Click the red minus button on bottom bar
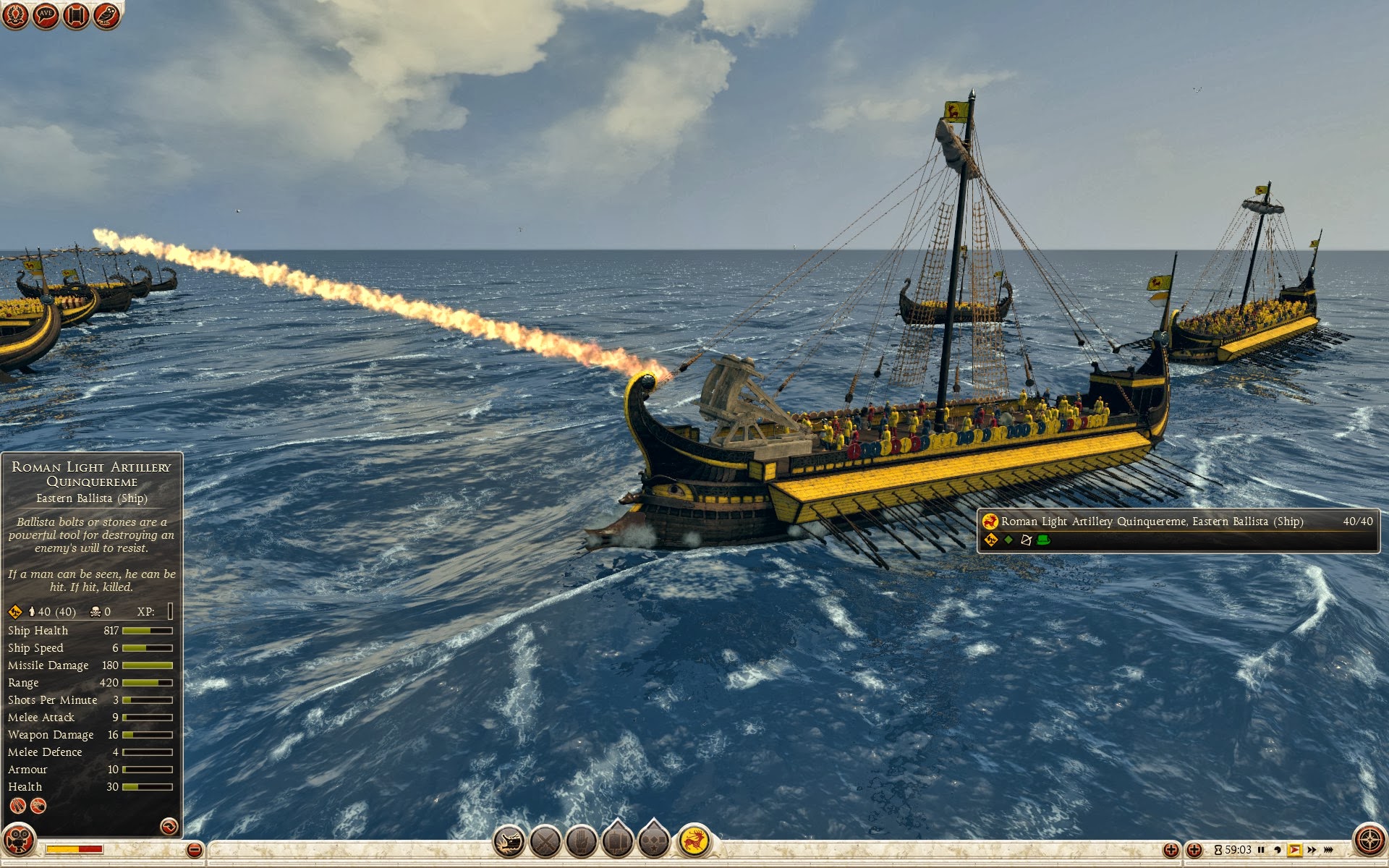The width and height of the screenshot is (1389, 868). coord(194,850)
